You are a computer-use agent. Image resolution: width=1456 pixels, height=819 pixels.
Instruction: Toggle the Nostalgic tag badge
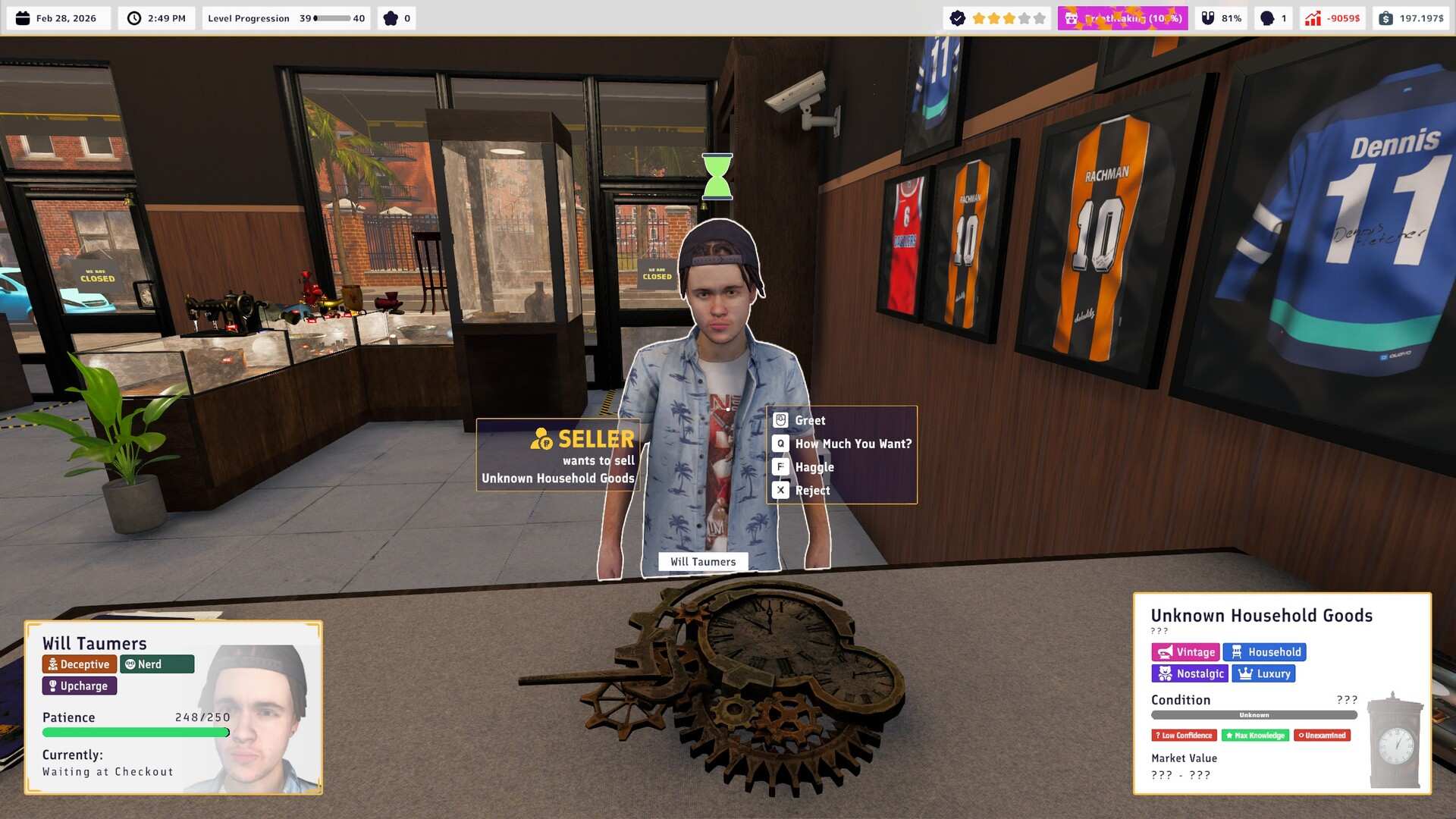[x=1190, y=673]
